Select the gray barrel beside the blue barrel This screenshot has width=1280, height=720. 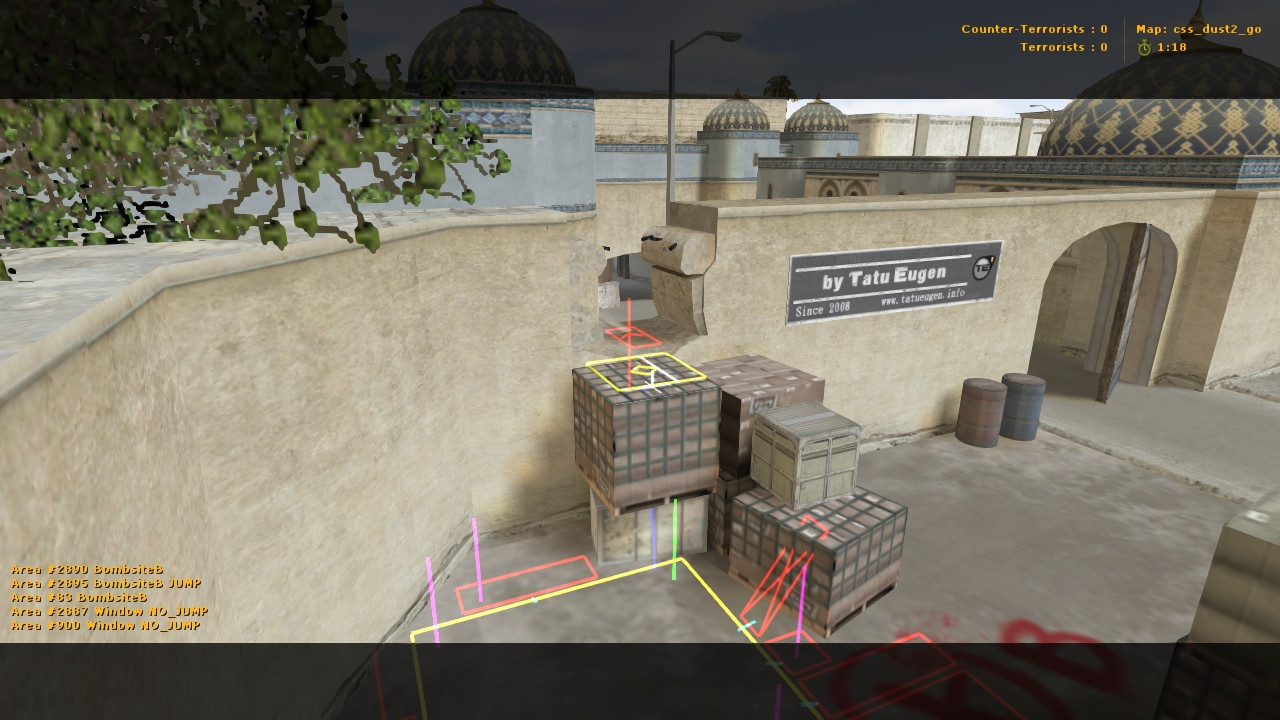coord(981,410)
